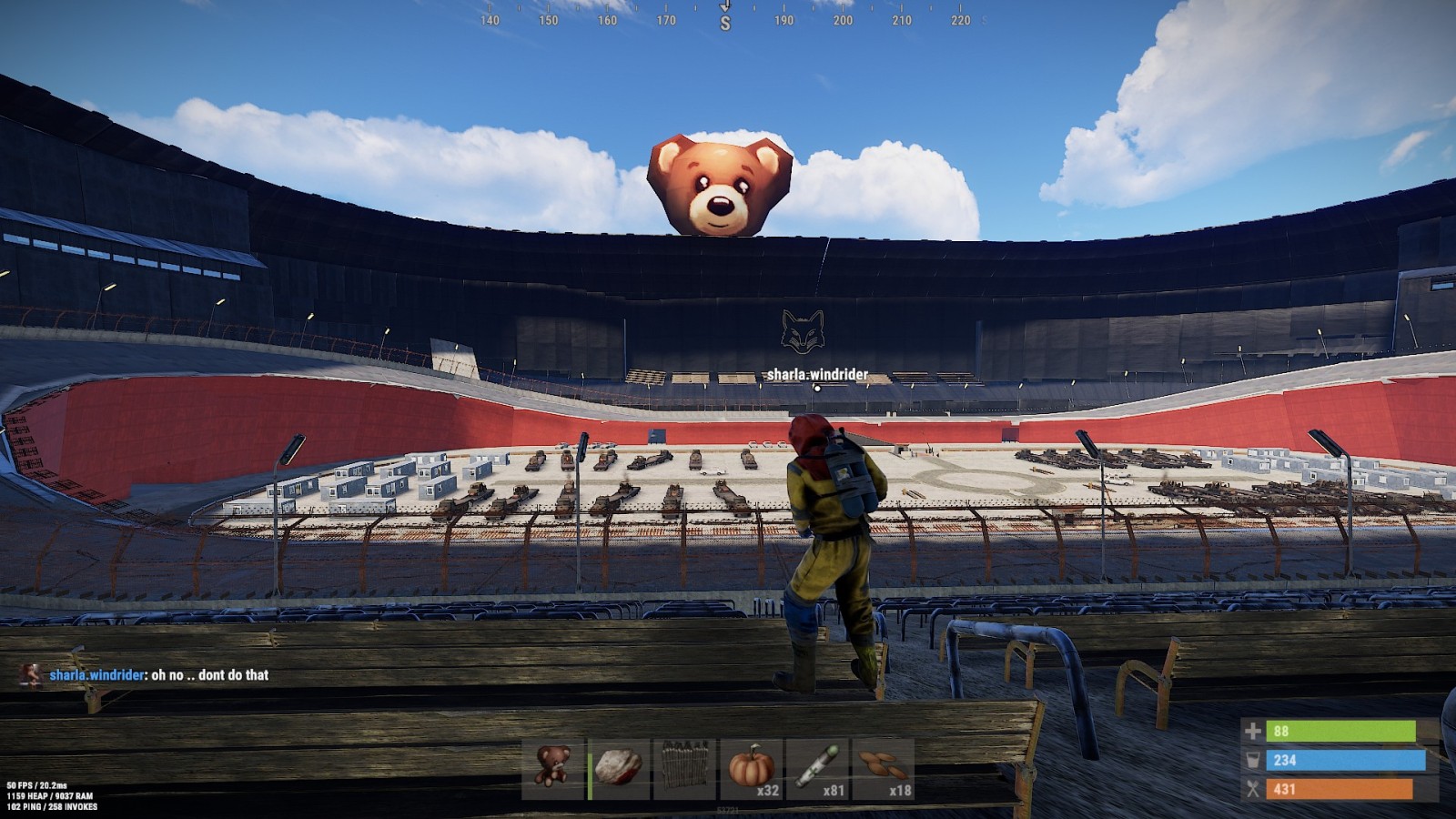
Task: Choose the wooden barricade hotbar slot
Action: 684,769
